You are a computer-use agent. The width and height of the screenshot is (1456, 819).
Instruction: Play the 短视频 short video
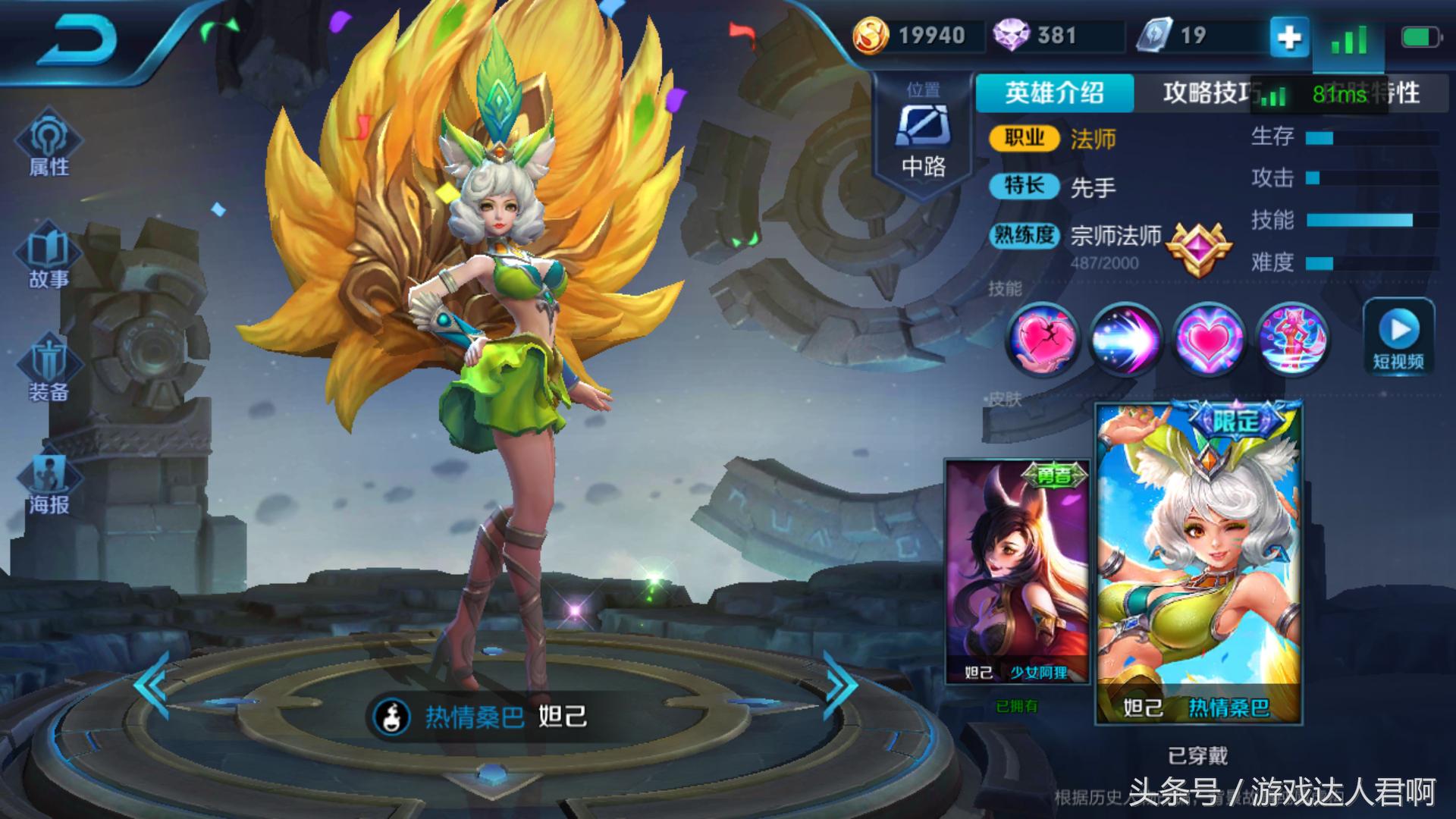(x=1398, y=337)
